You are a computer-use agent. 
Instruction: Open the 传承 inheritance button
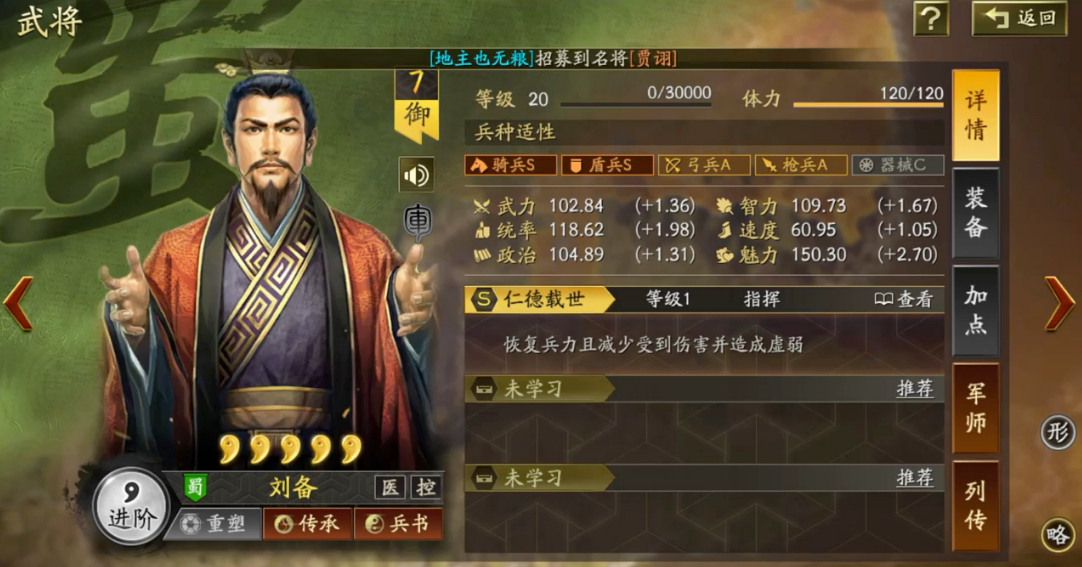click(307, 524)
